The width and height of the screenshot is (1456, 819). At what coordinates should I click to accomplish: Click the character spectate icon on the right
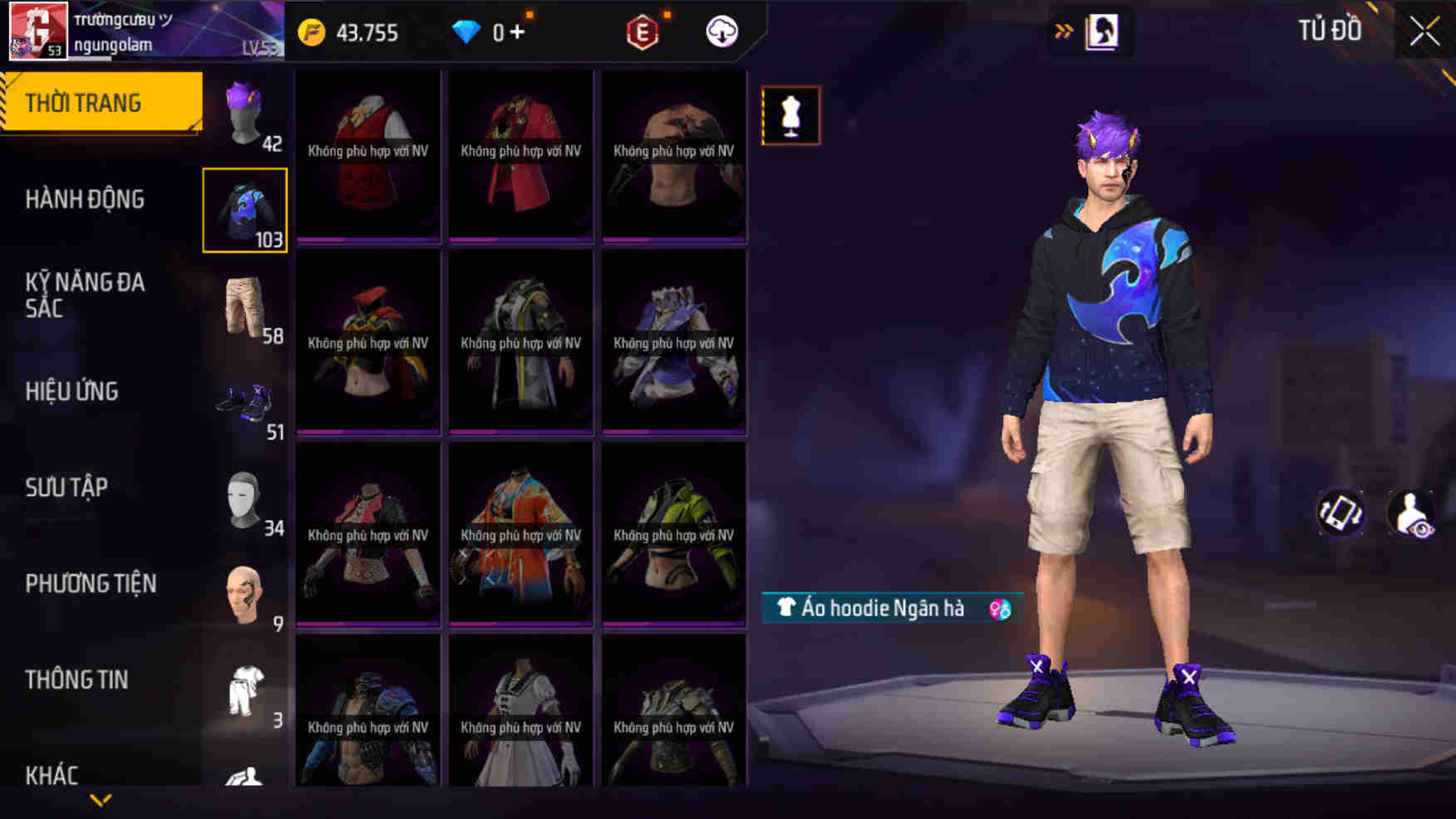coord(1411,513)
